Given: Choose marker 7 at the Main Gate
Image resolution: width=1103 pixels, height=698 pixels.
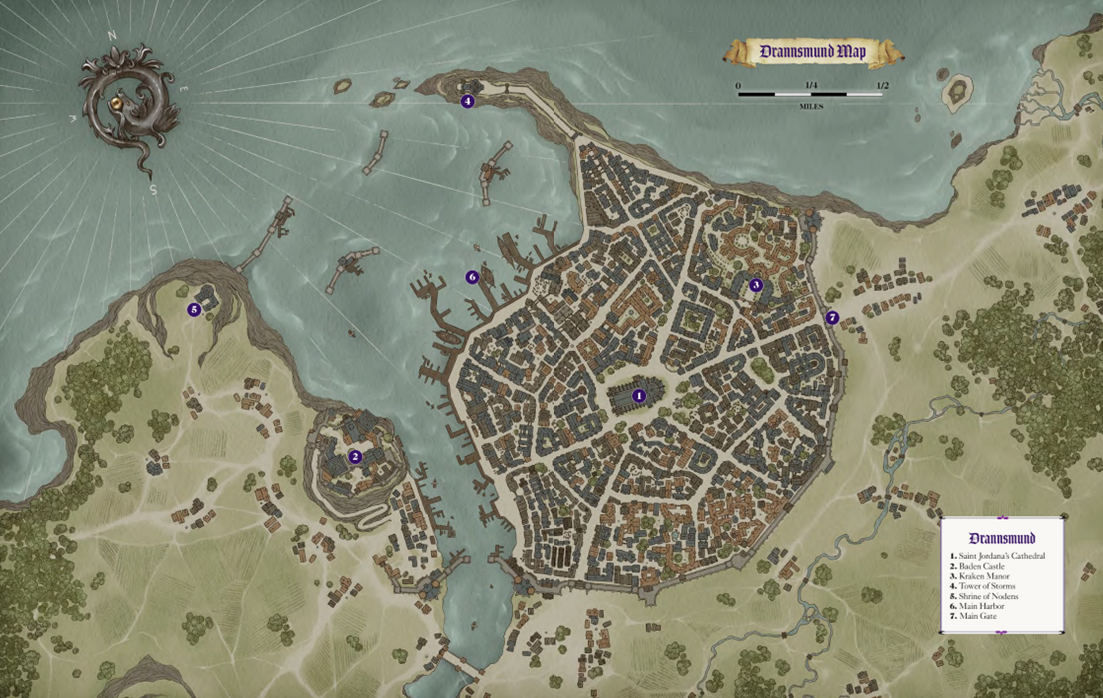Looking at the screenshot, I should click(832, 318).
